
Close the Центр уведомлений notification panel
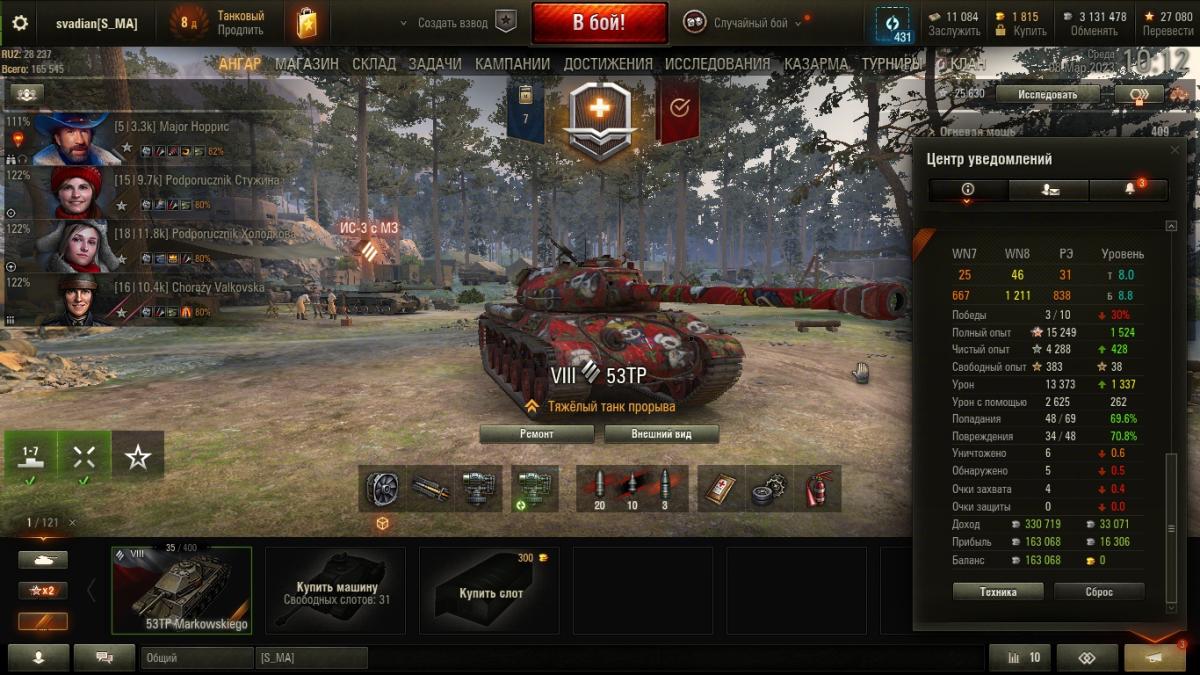point(1175,150)
